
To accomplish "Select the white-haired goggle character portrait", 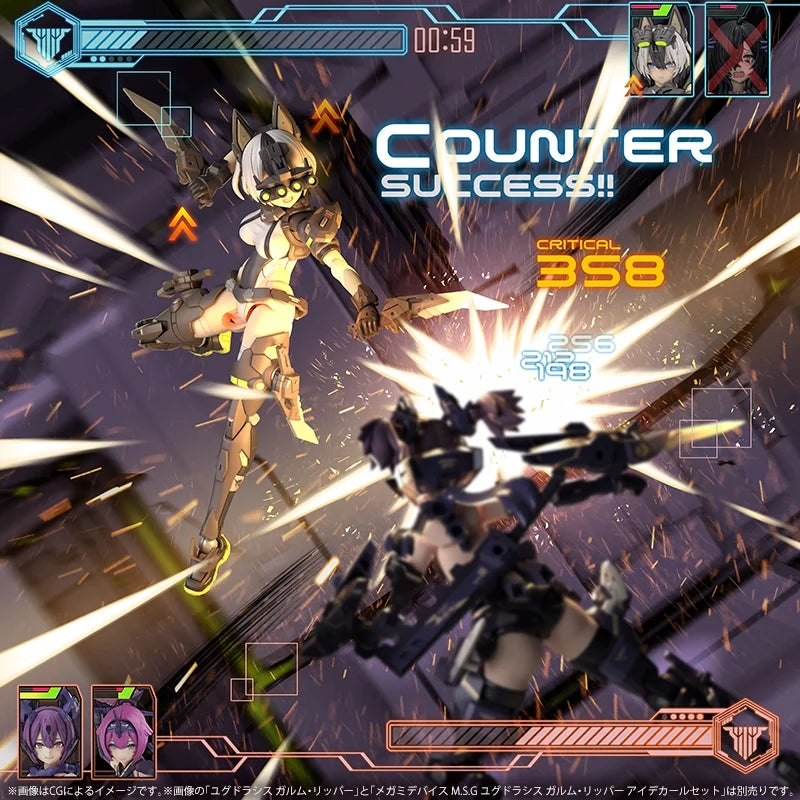I will pyautogui.click(x=661, y=50).
